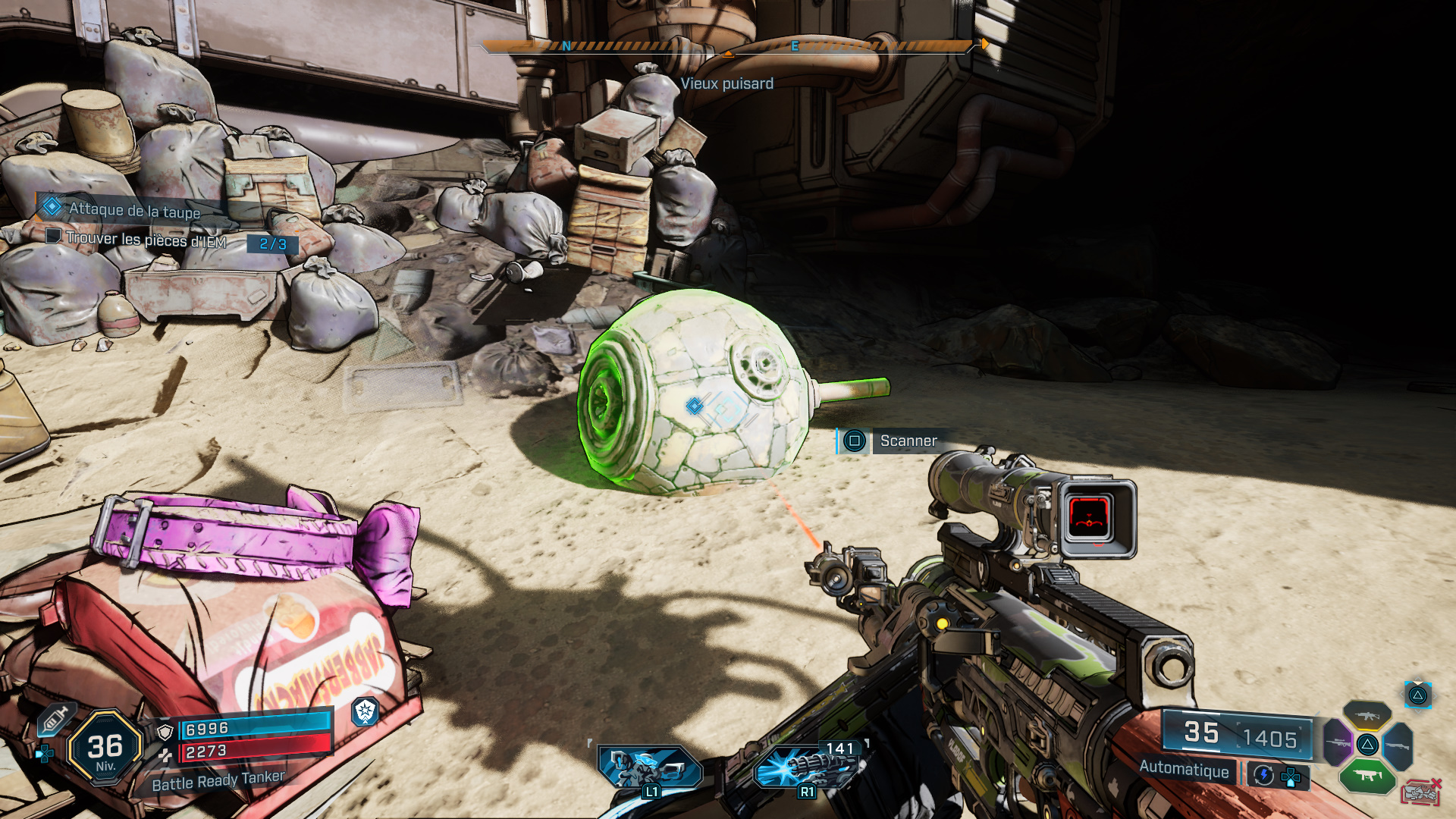Equip the purple sniper rifle slot

[x=1338, y=742]
